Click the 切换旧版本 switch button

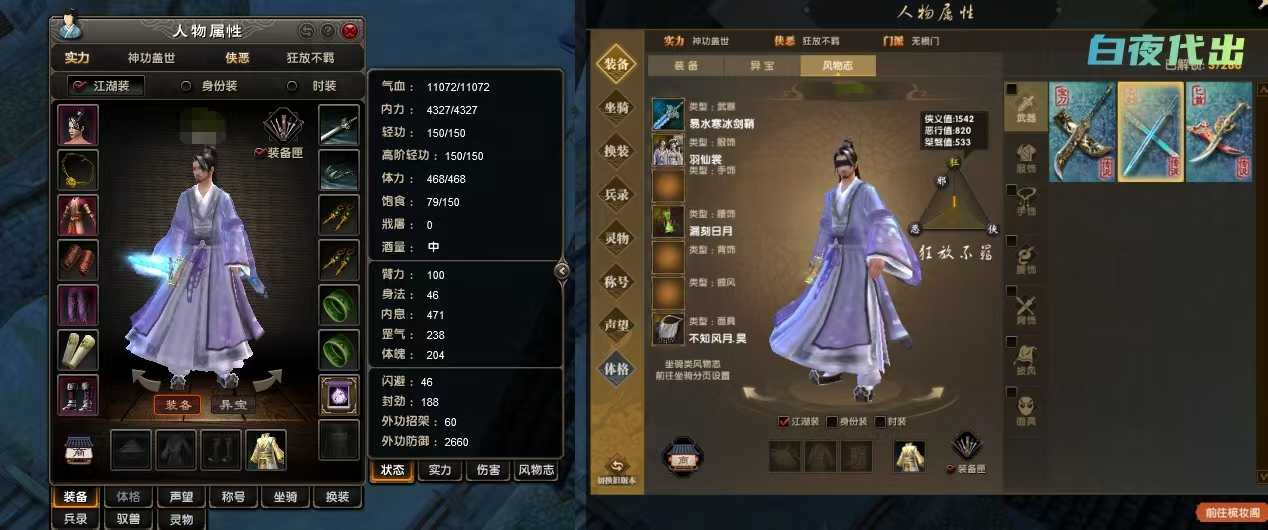point(617,471)
